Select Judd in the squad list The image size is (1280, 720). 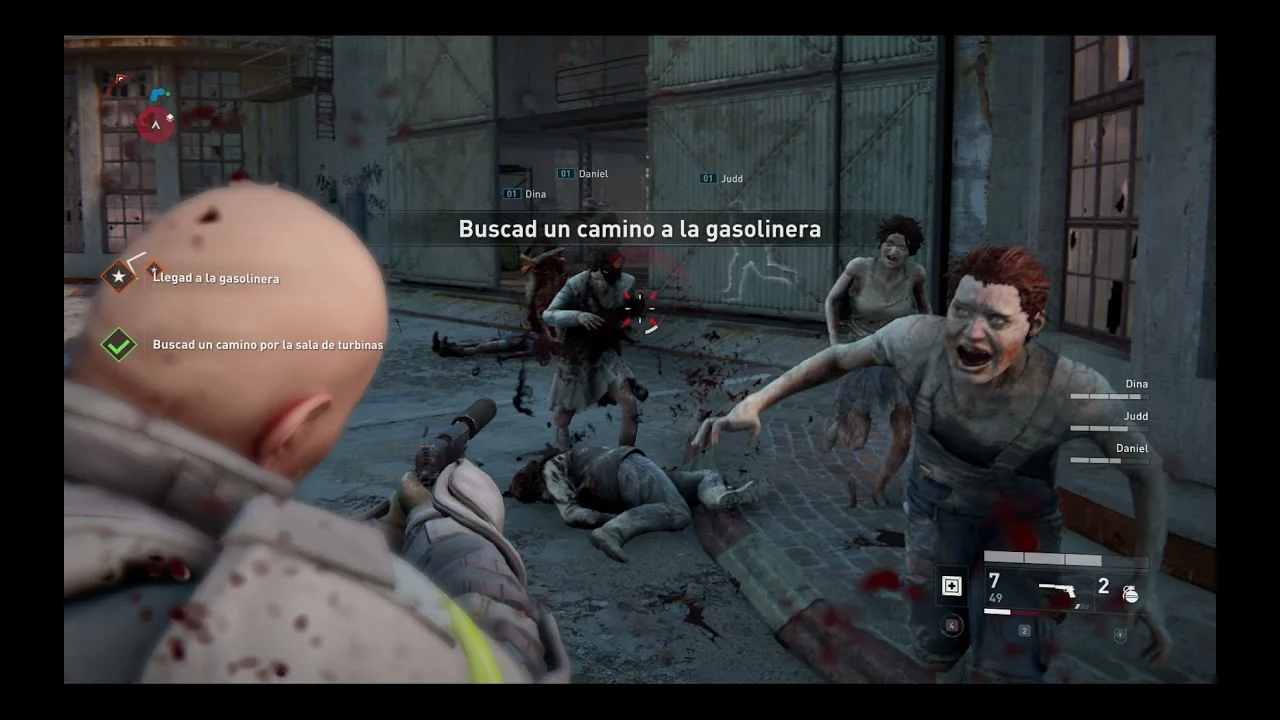[x=1135, y=416]
